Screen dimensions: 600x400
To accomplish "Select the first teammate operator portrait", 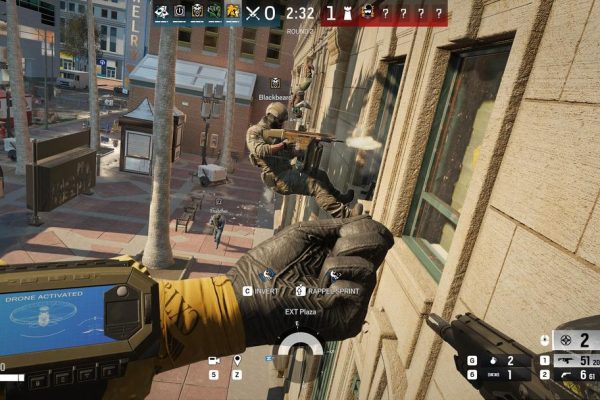I will (162, 12).
